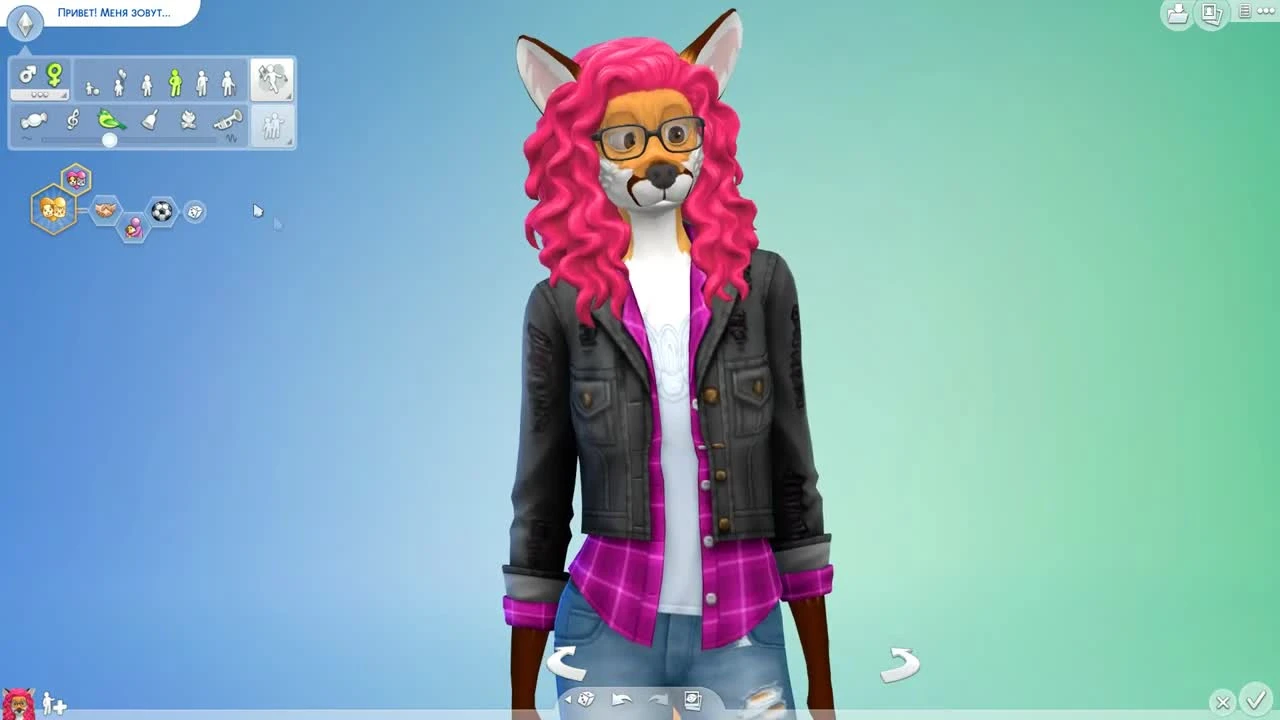The image size is (1280, 720).
Task: Expand the gender panel corner triangle
Action: pos(65,95)
